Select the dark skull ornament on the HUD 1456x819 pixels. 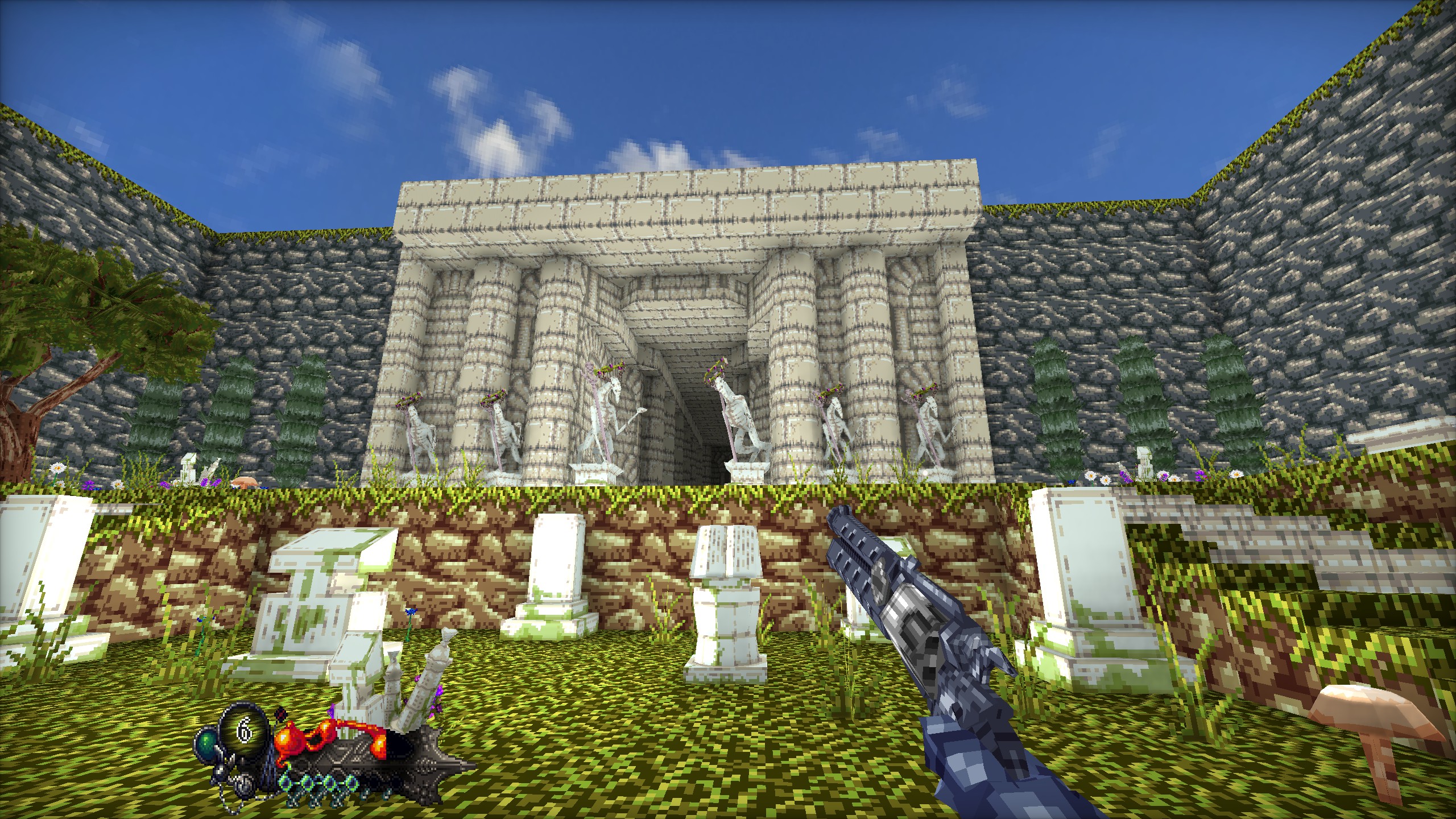282,715
